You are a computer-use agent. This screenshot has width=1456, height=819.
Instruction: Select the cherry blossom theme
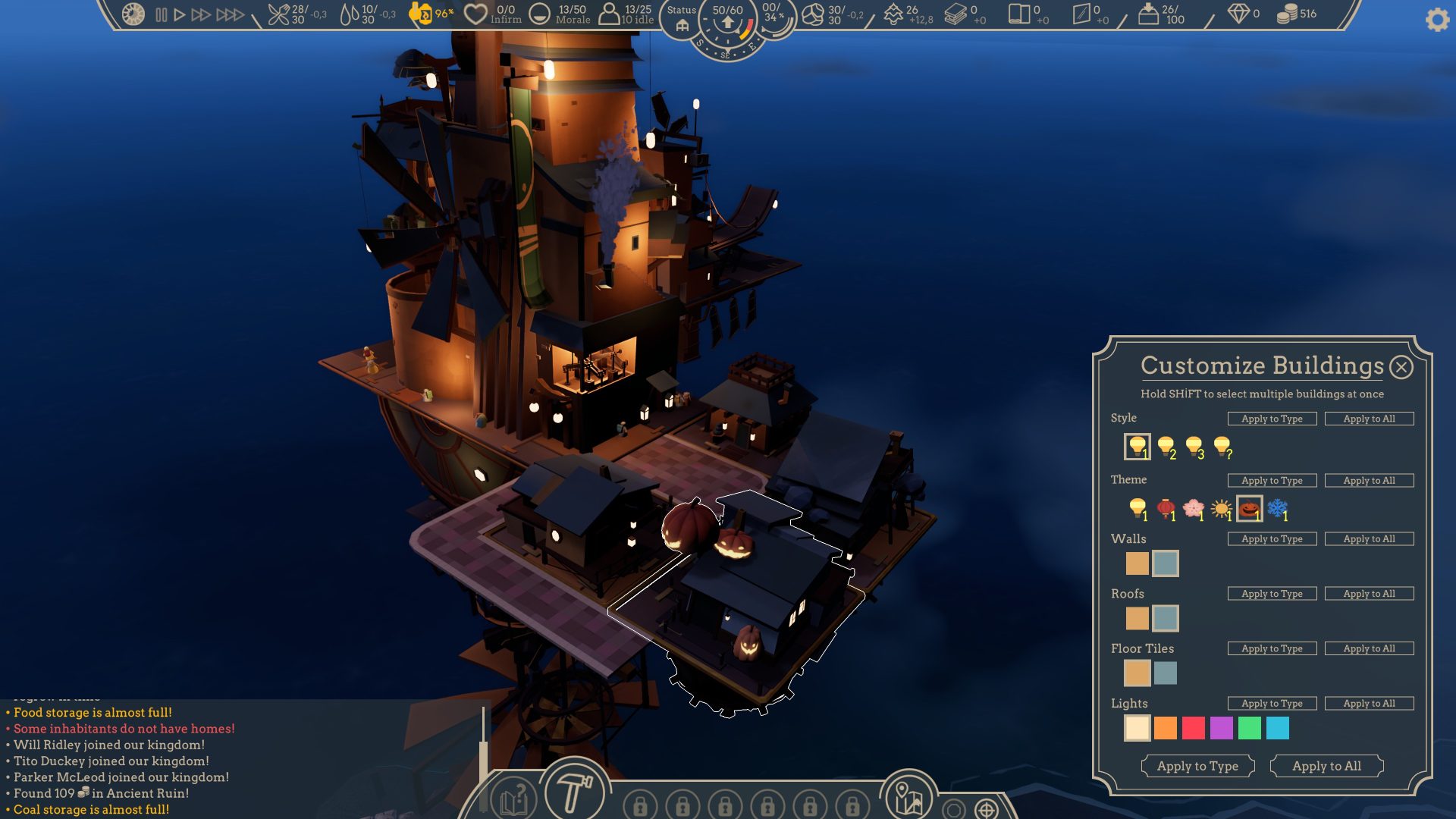[1194, 509]
